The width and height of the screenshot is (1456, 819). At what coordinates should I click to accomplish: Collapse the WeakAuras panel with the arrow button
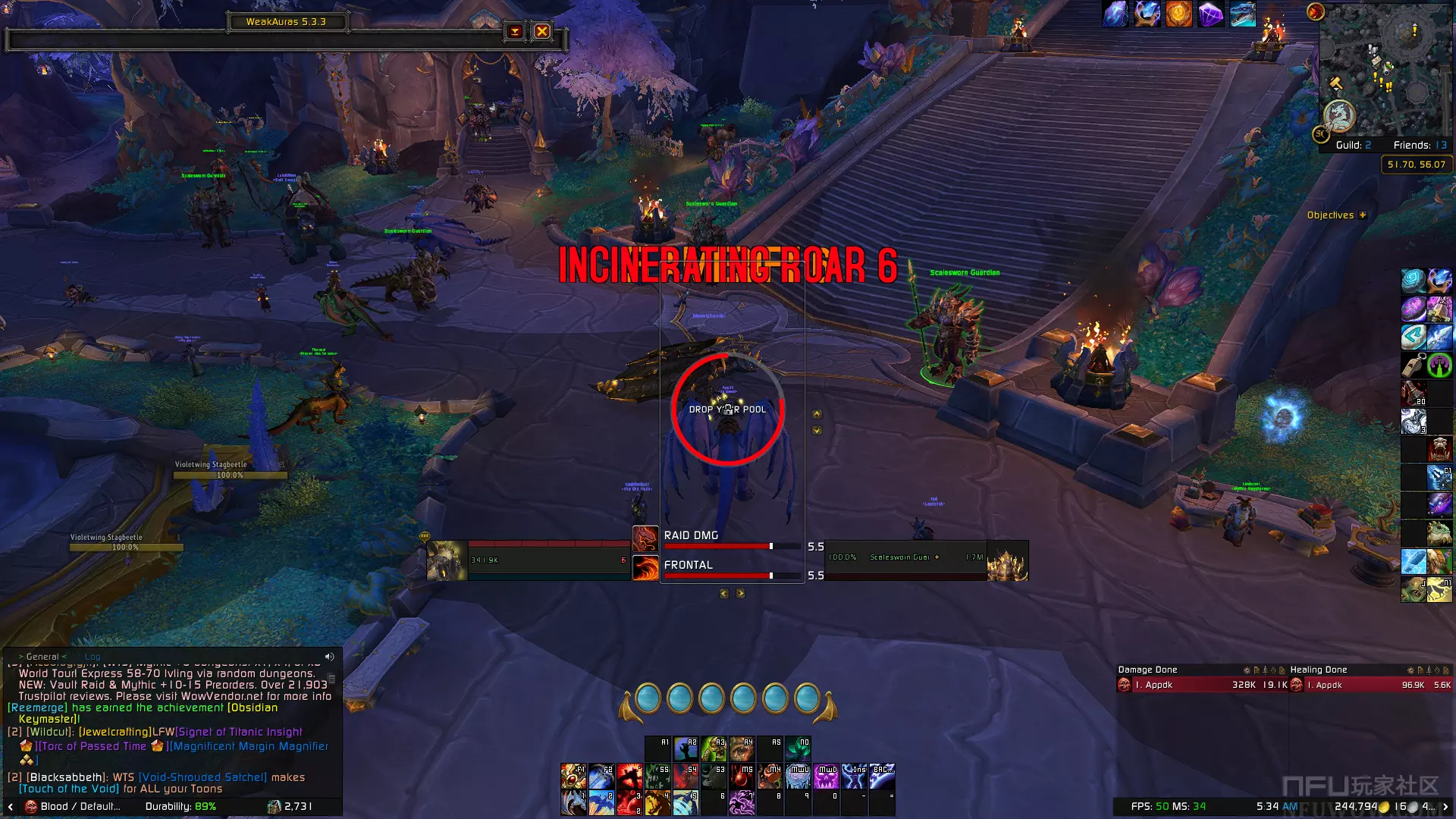515,31
